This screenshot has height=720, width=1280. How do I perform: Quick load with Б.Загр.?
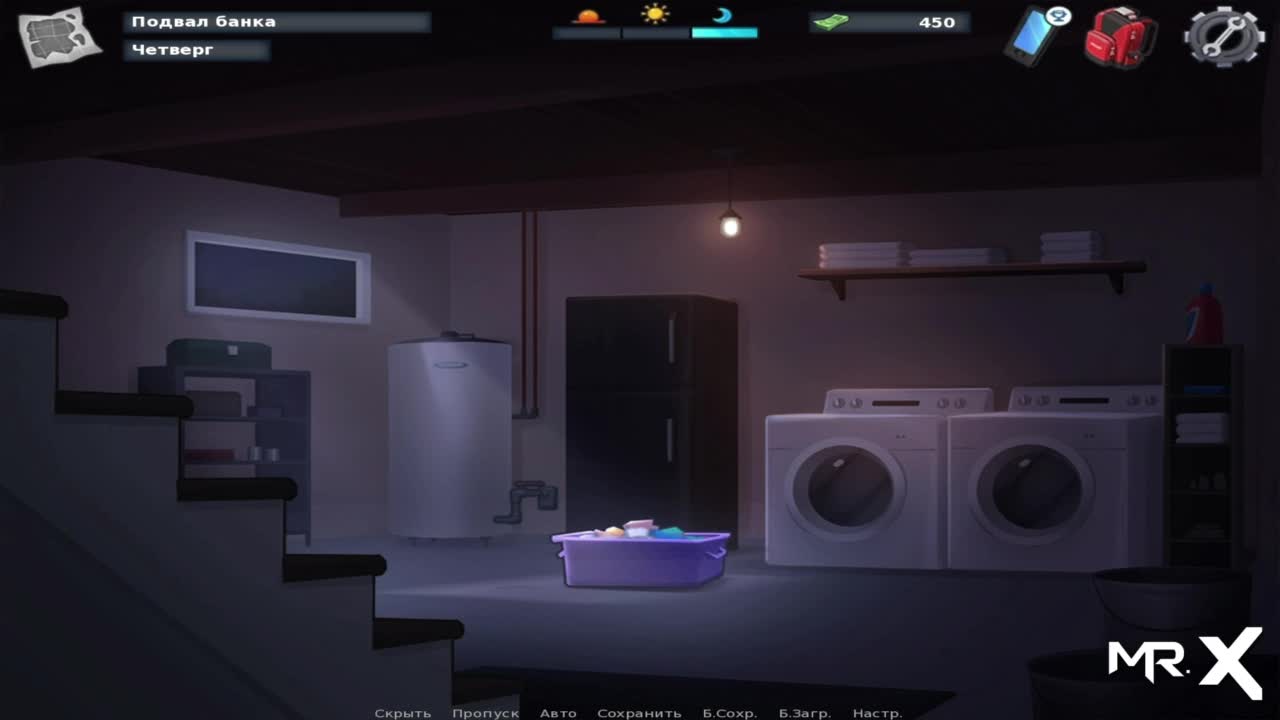tap(805, 713)
